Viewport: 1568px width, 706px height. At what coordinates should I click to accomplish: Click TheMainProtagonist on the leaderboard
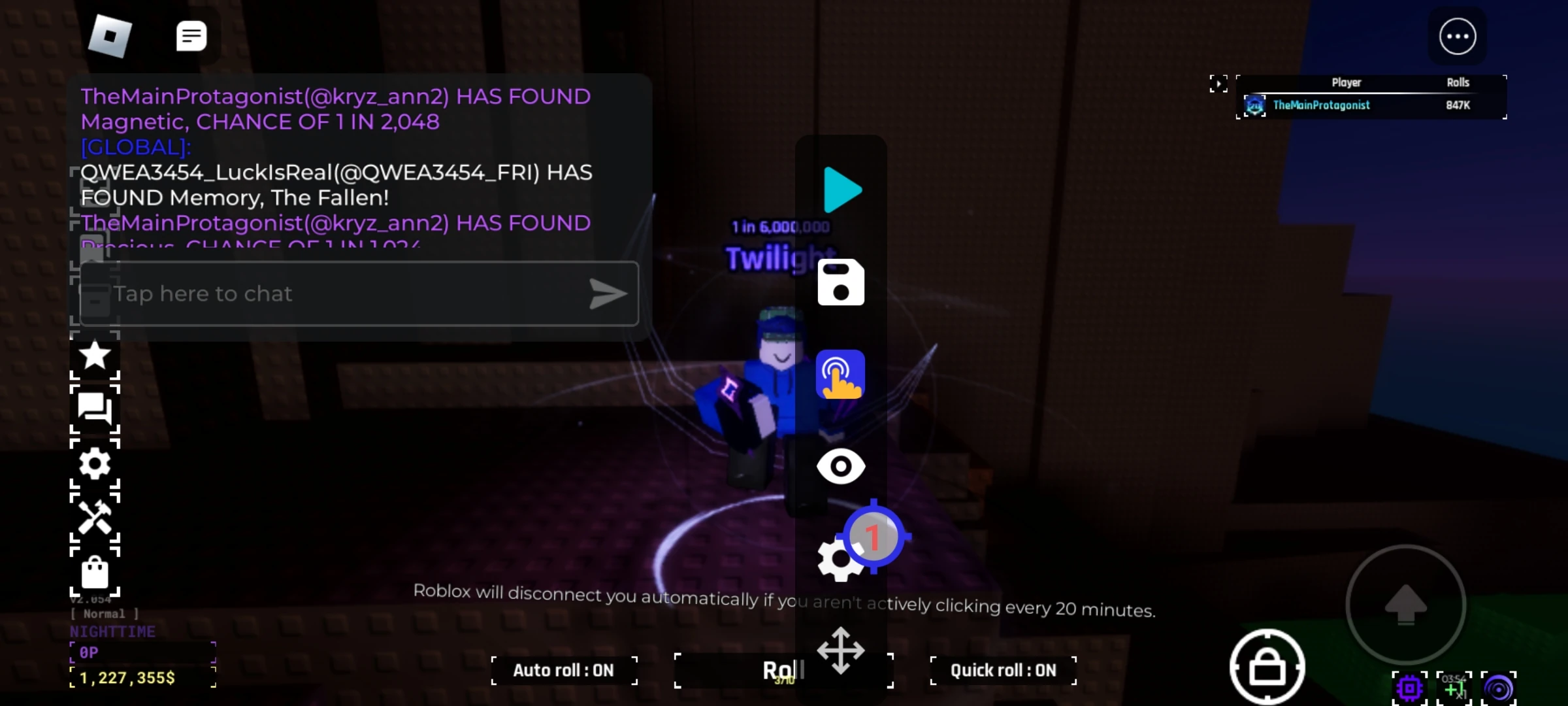tap(1321, 105)
